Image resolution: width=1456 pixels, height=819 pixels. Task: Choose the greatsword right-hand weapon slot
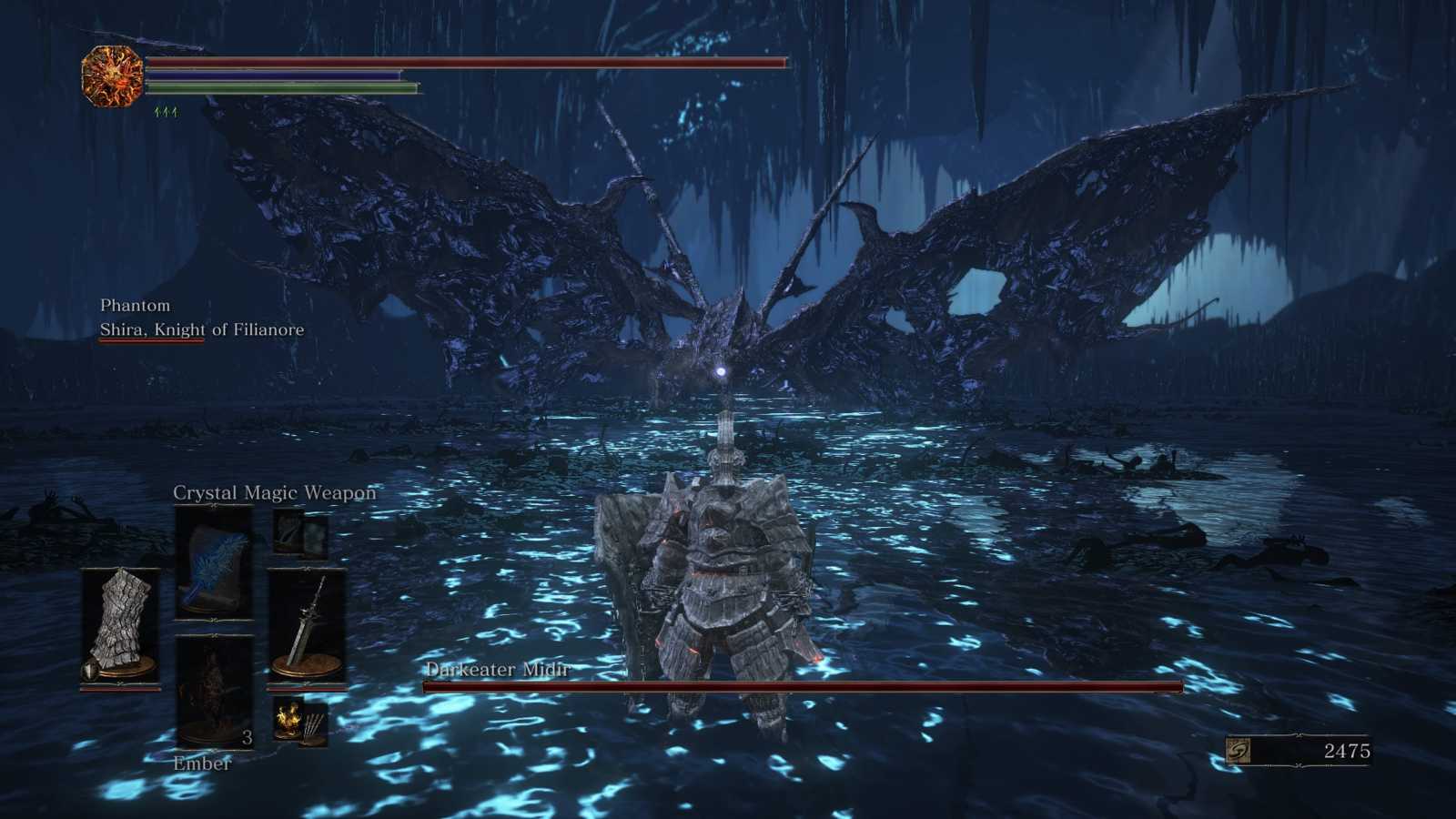(x=307, y=626)
